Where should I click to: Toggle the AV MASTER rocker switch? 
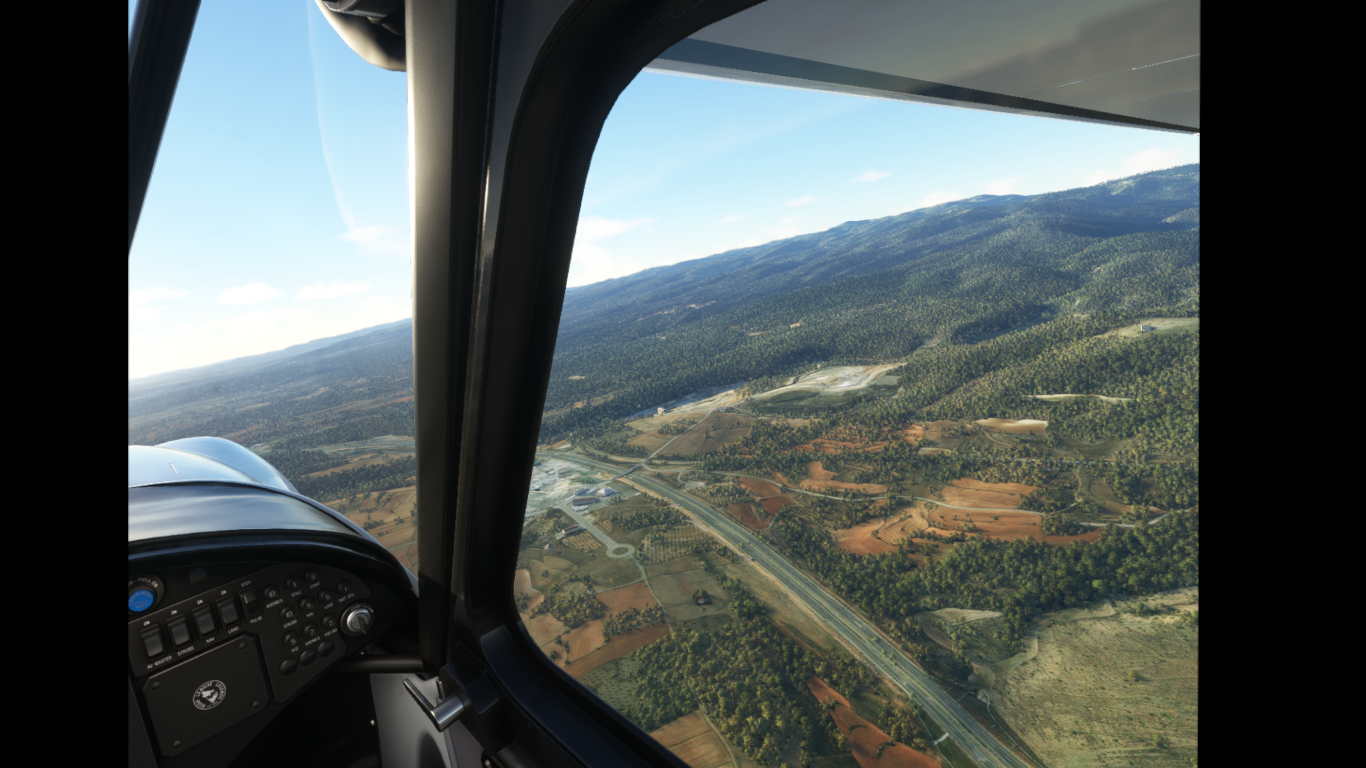pos(153,641)
